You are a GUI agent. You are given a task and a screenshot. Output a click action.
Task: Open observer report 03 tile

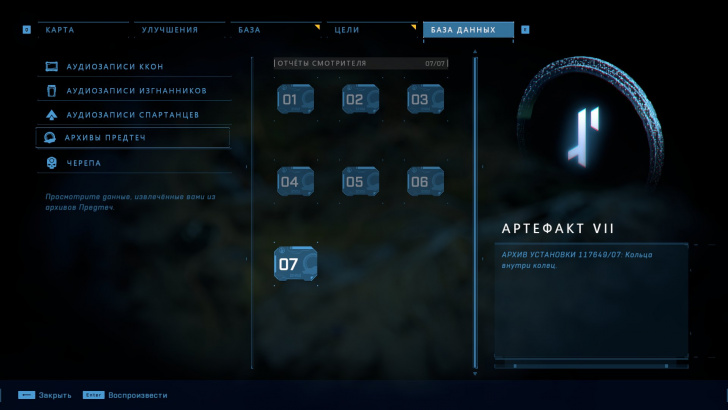point(425,100)
